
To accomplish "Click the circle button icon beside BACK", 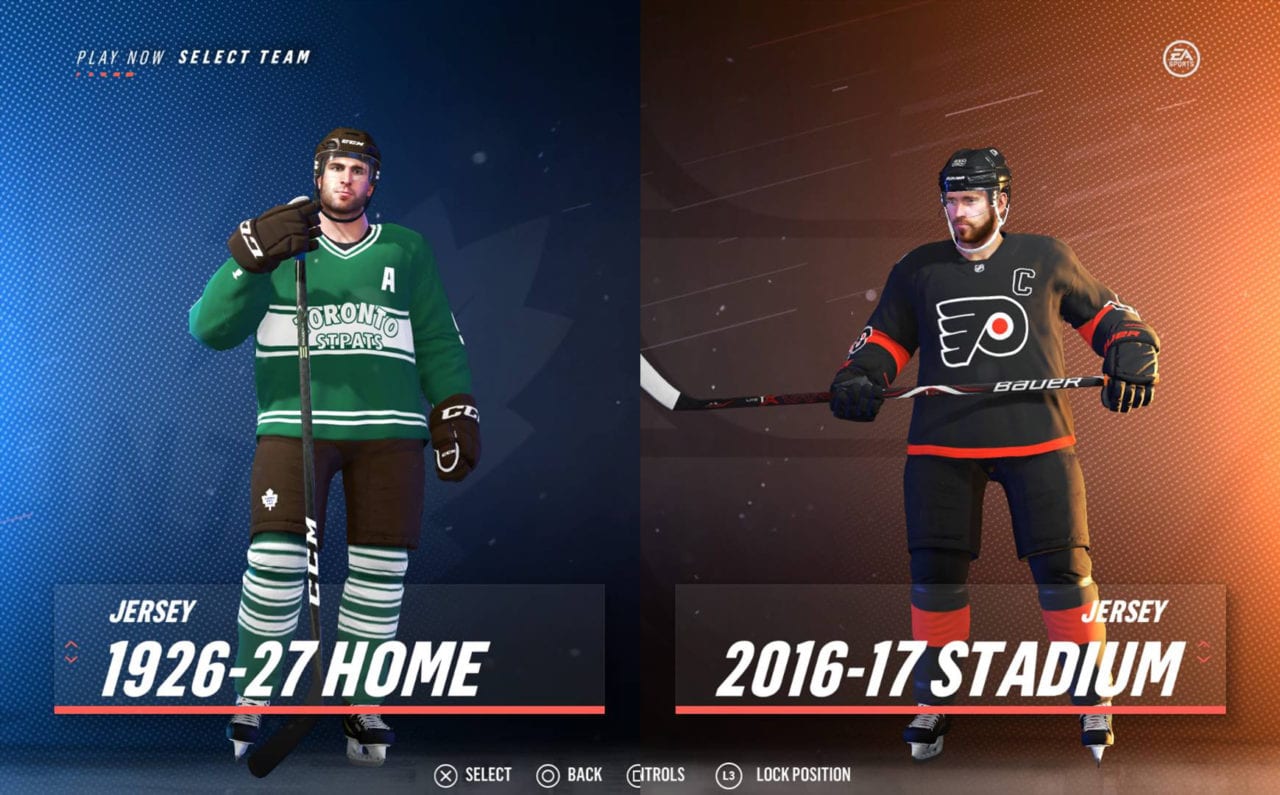I will click(547, 774).
